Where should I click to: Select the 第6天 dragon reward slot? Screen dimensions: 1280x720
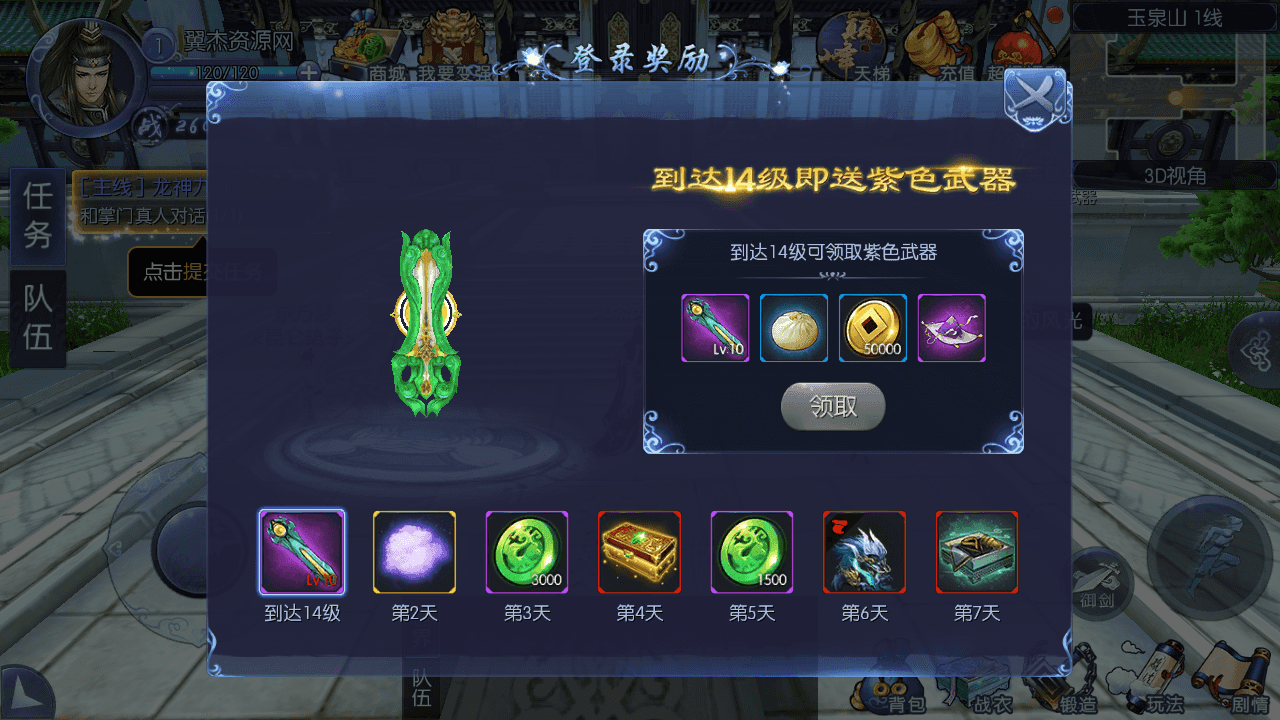pyautogui.click(x=864, y=552)
